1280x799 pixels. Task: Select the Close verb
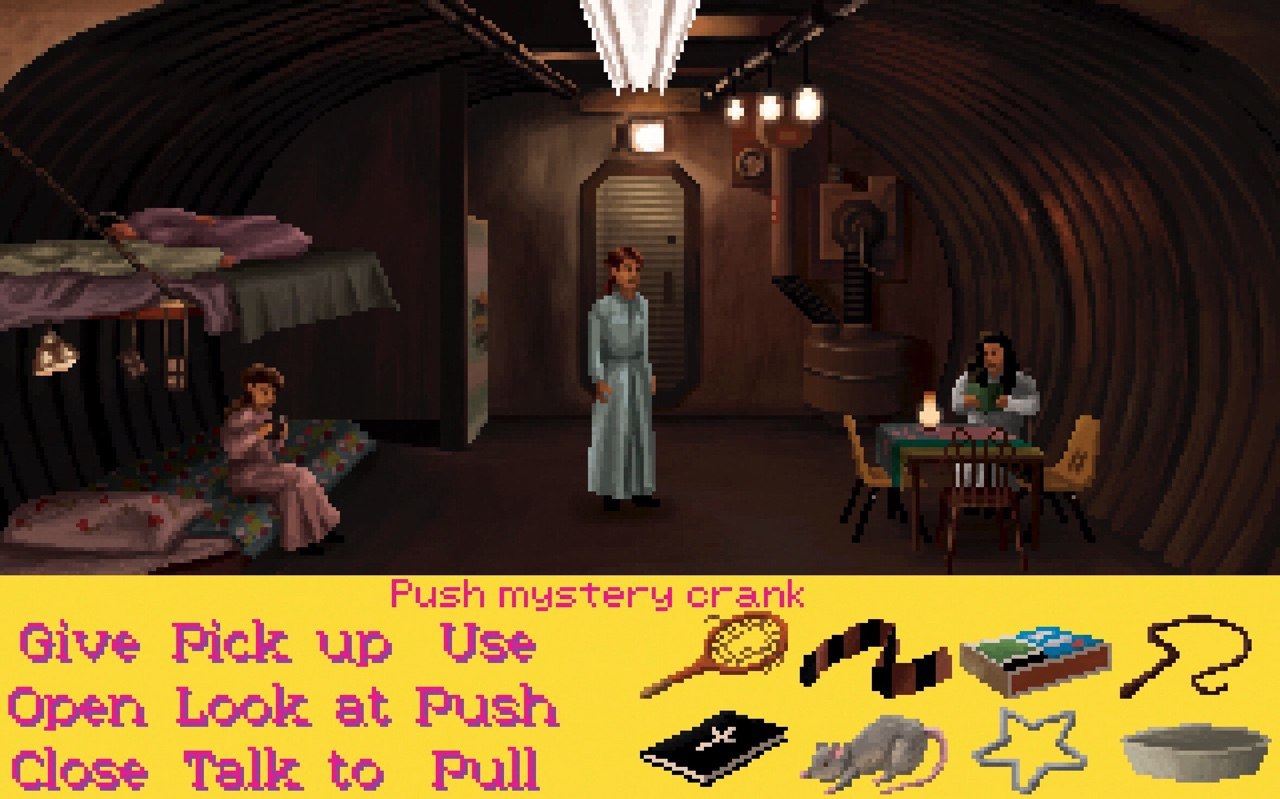coord(80,770)
